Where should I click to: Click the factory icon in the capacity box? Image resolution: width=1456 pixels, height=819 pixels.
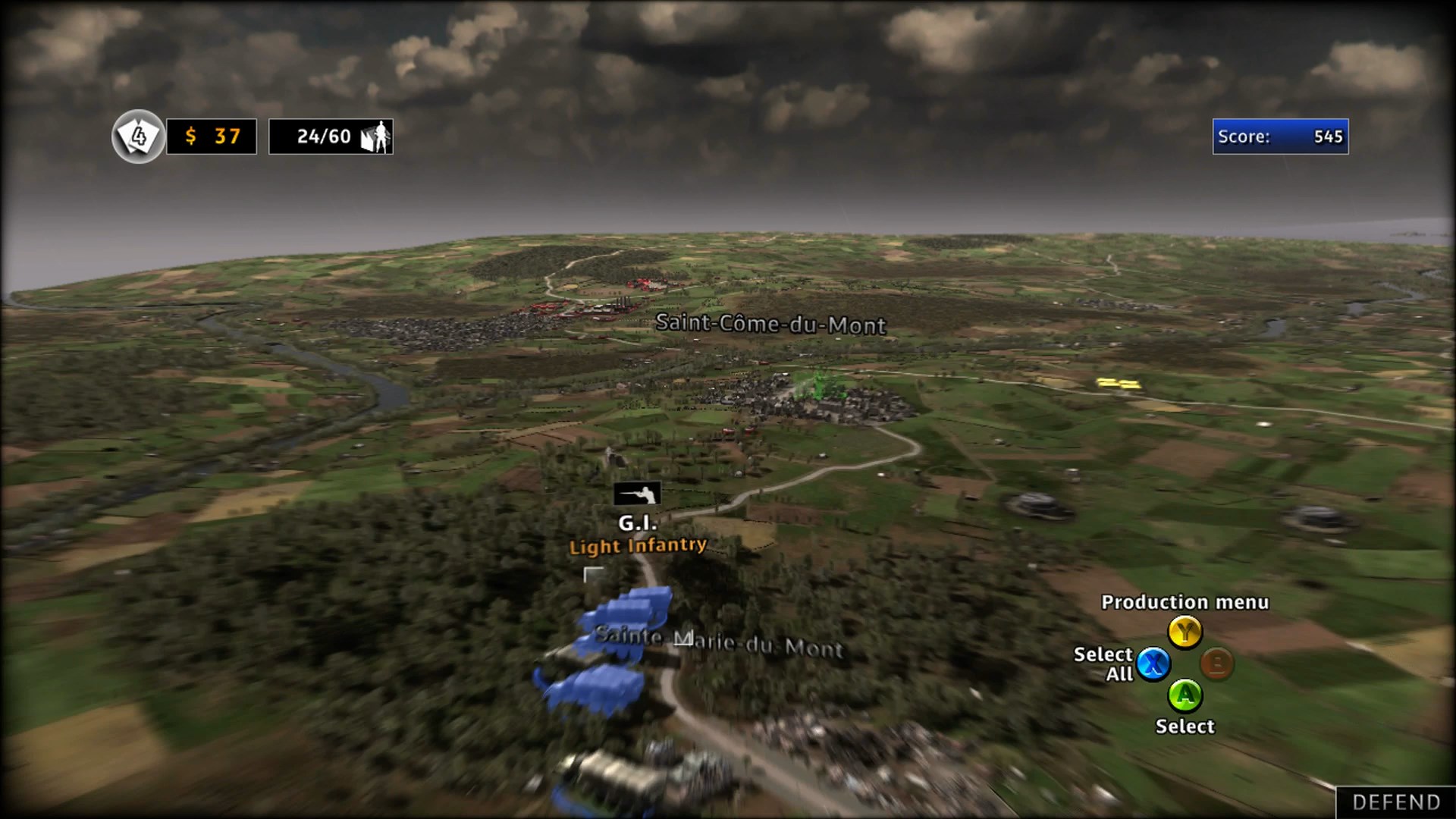pos(369,139)
